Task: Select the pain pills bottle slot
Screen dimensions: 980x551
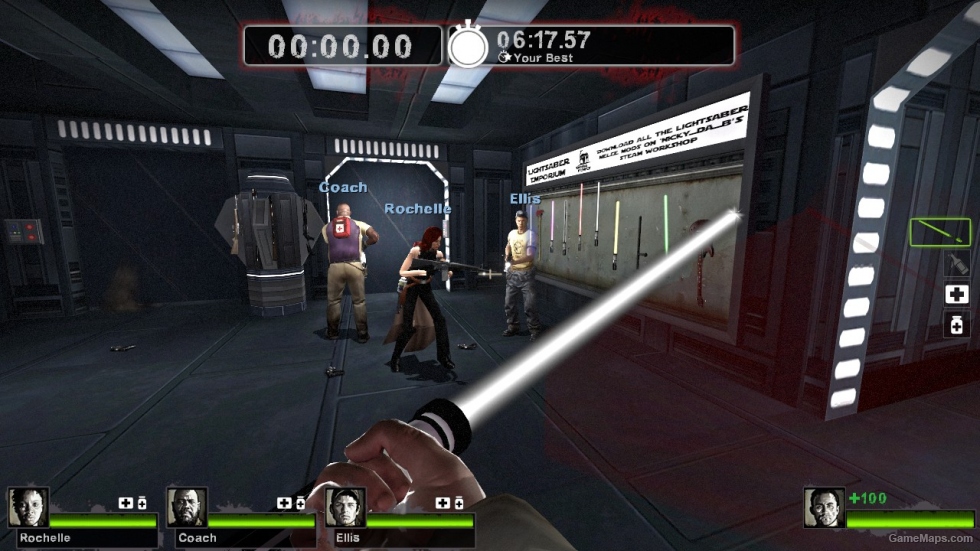Action: [956, 324]
